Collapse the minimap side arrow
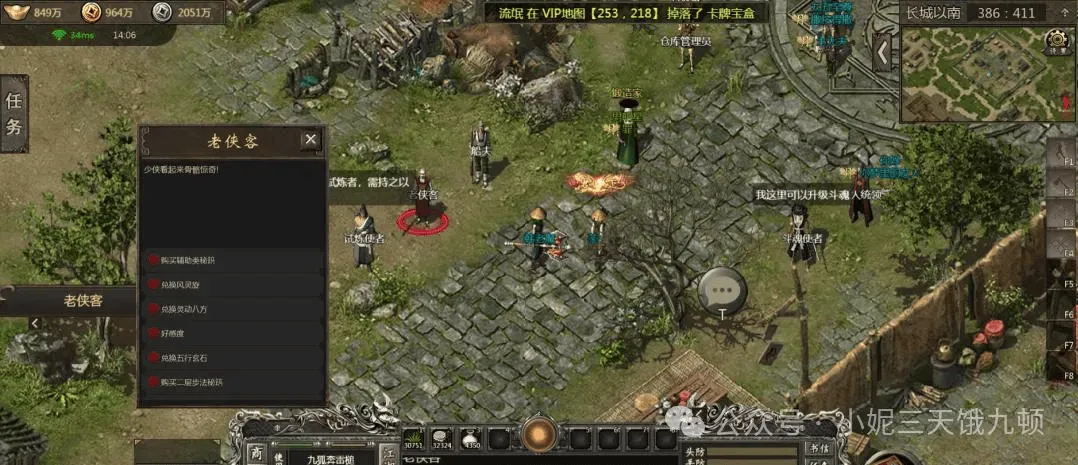 882,50
